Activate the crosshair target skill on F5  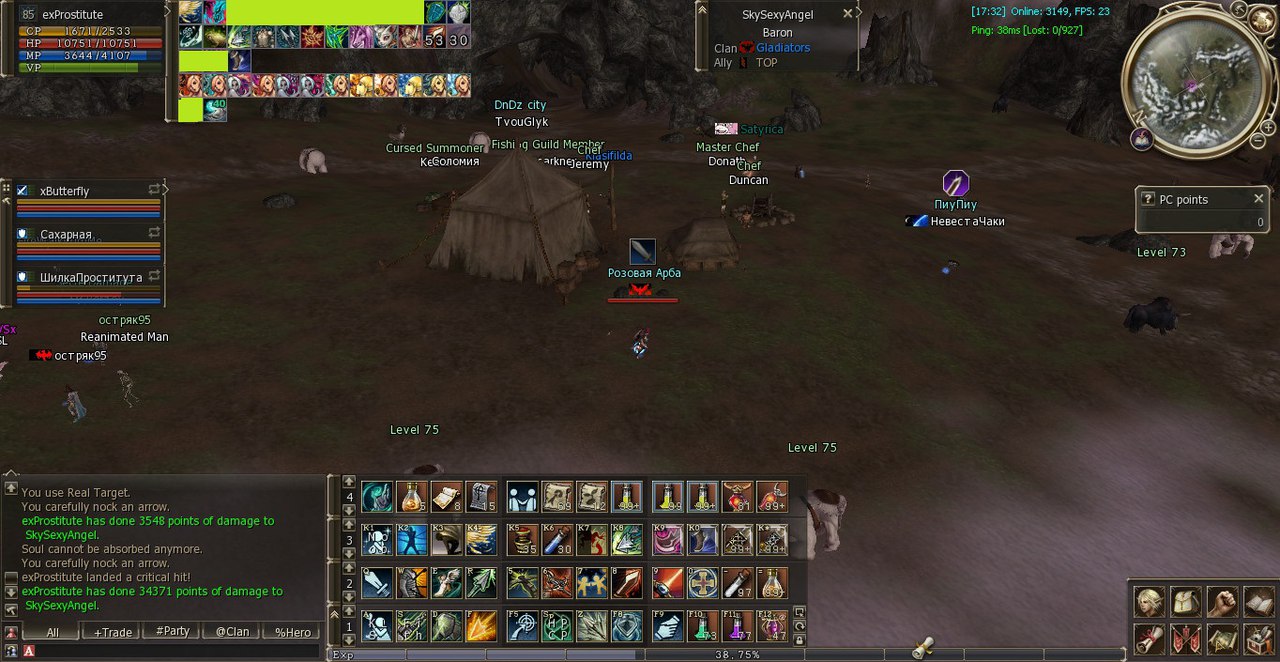tap(522, 626)
